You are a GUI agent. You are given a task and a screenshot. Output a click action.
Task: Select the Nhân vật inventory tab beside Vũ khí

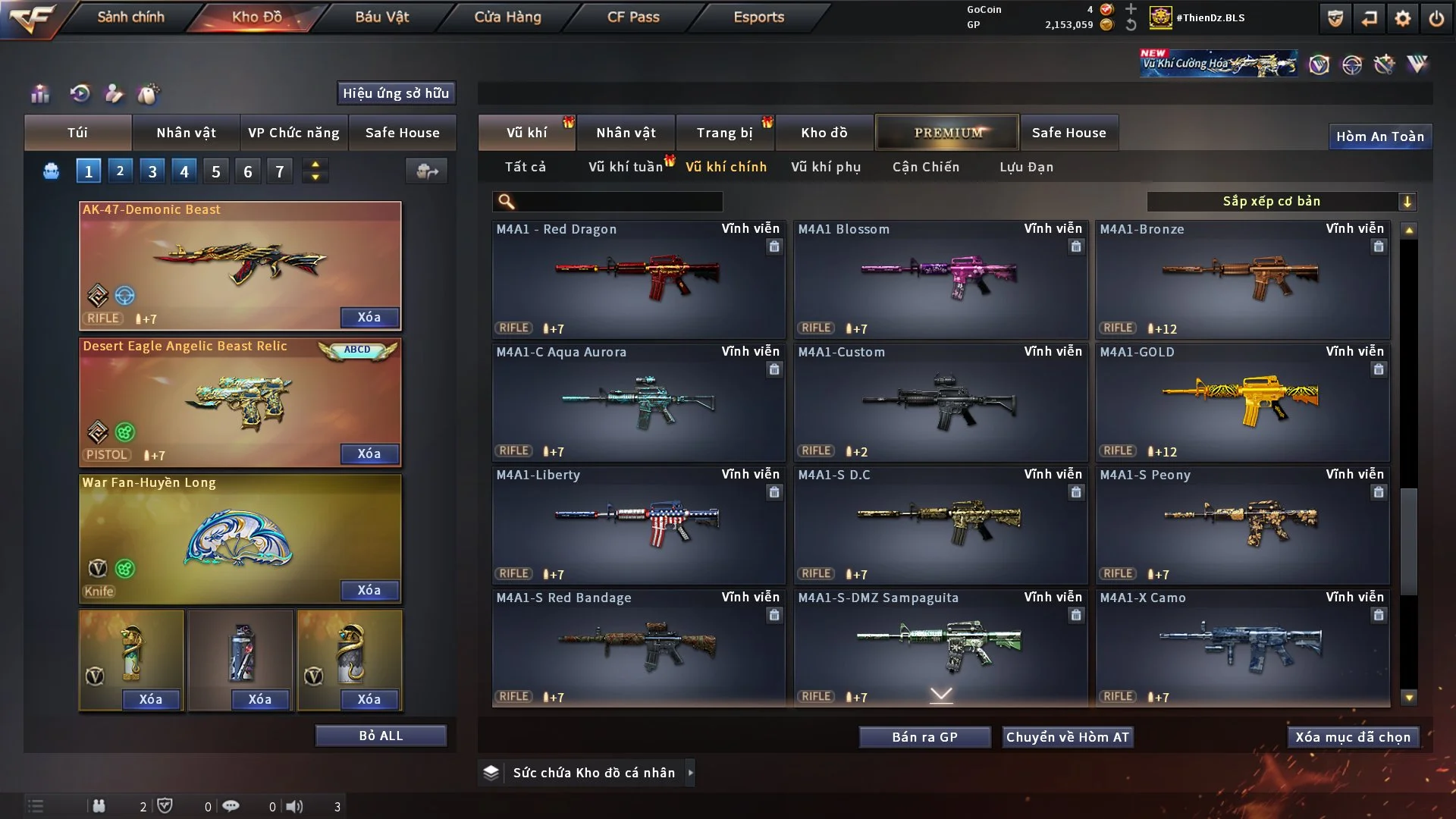(626, 133)
